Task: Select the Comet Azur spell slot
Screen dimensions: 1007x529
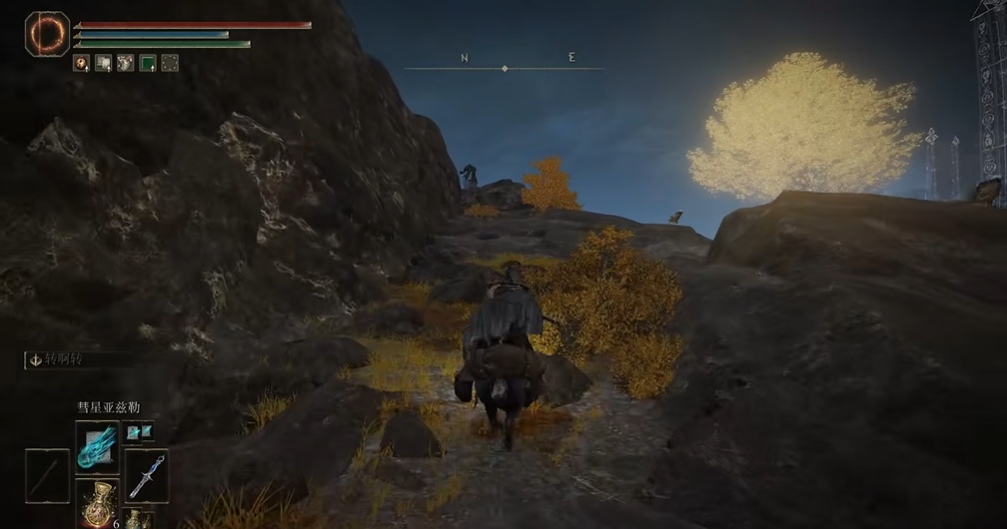Action: pyautogui.click(x=97, y=446)
